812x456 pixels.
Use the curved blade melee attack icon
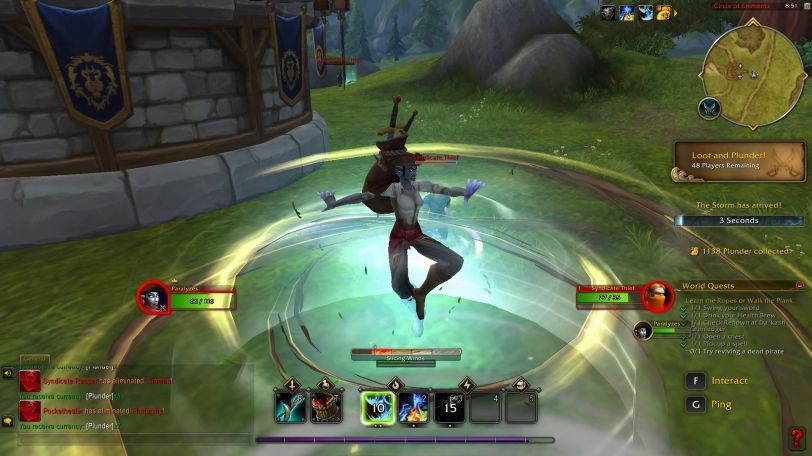tap(291, 406)
